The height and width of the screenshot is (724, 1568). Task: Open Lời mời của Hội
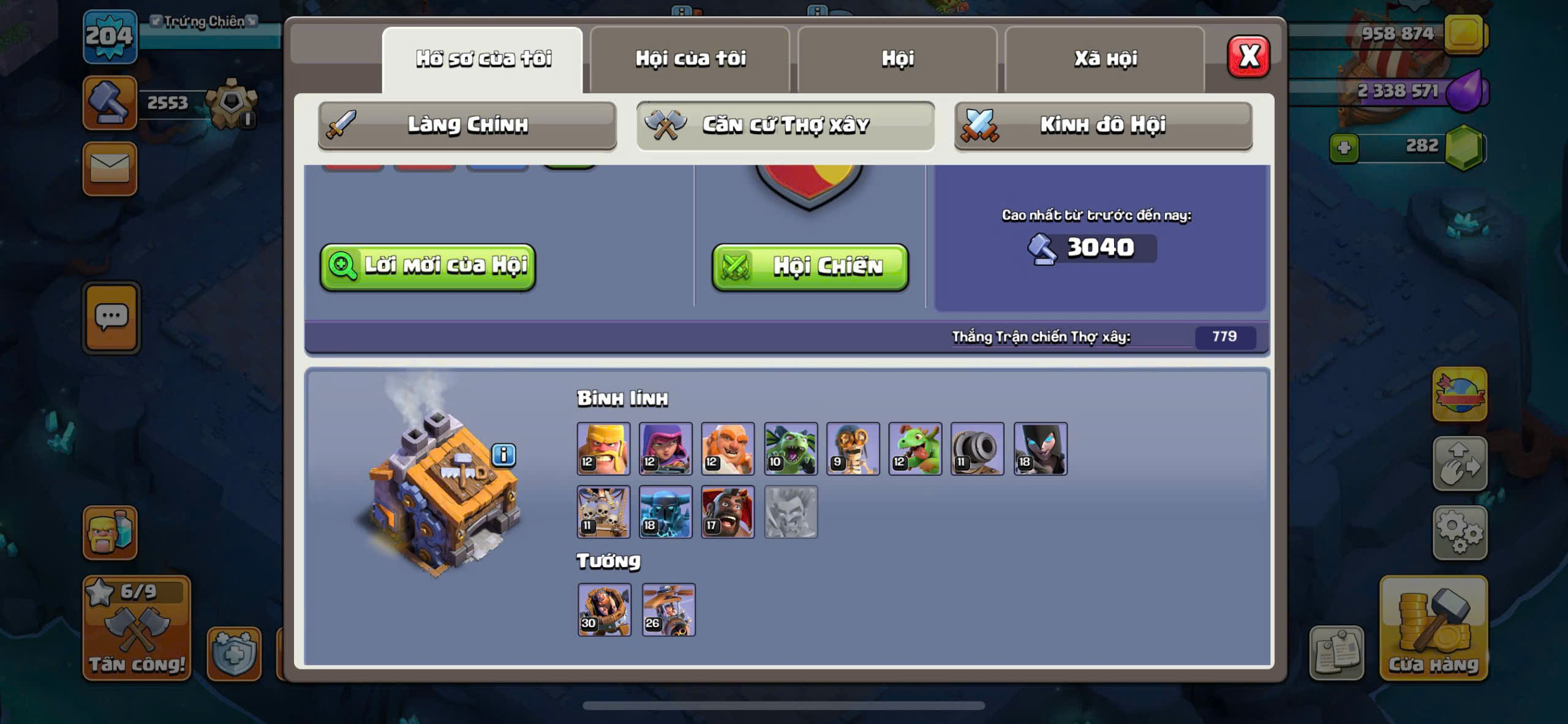428,266
